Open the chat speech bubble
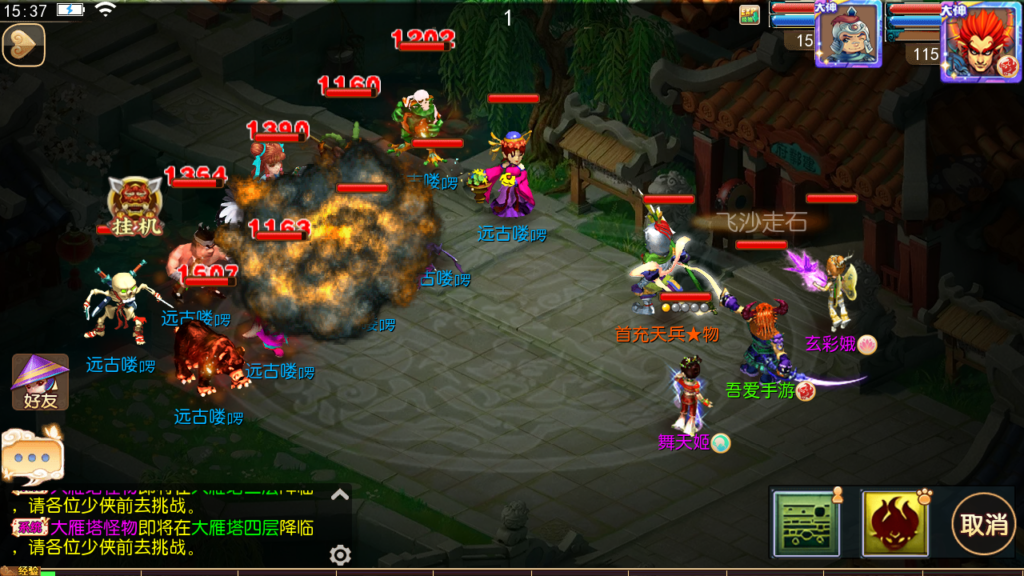The height and width of the screenshot is (576, 1024). [x=32, y=453]
